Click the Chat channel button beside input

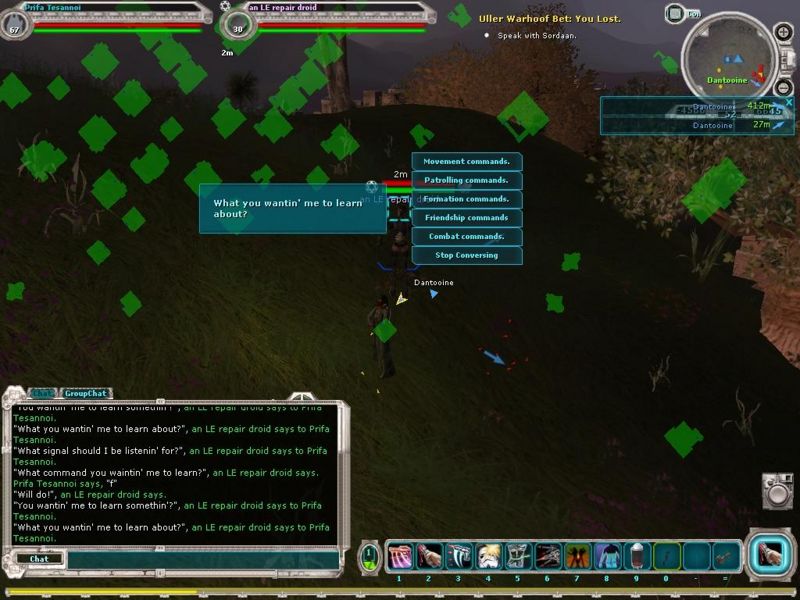pyautogui.click(x=39, y=559)
